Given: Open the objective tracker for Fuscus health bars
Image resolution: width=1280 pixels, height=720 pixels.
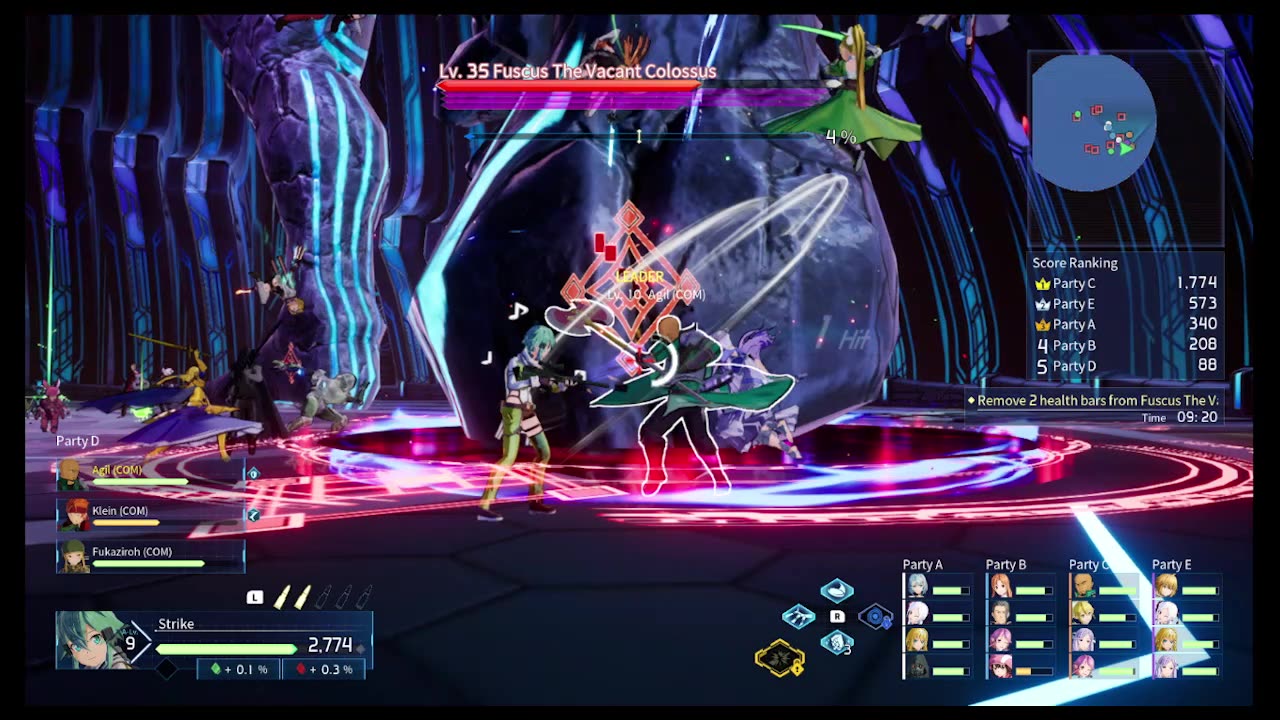Looking at the screenshot, I should [x=1095, y=401].
